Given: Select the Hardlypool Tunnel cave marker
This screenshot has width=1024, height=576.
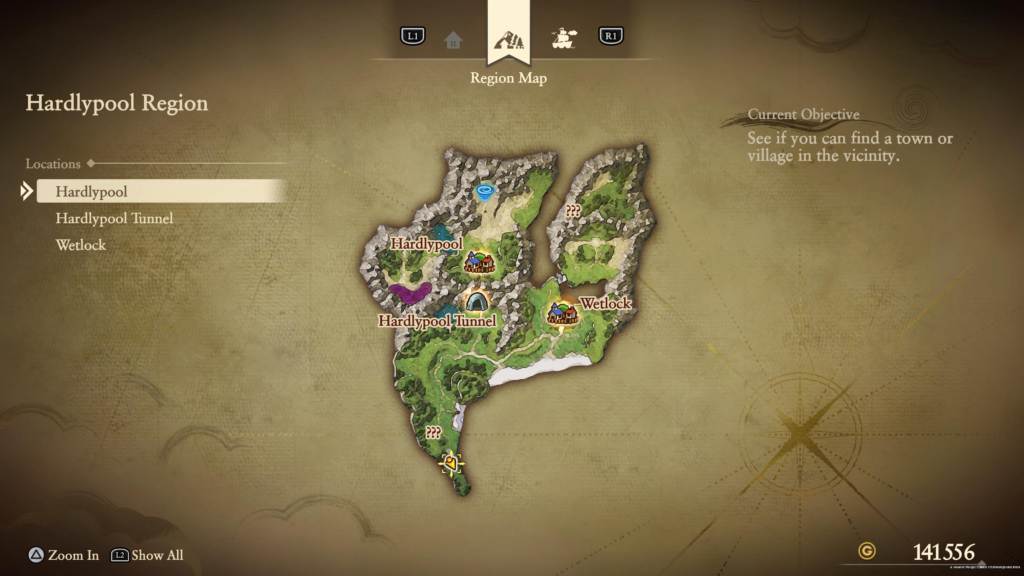Looking at the screenshot, I should [477, 300].
